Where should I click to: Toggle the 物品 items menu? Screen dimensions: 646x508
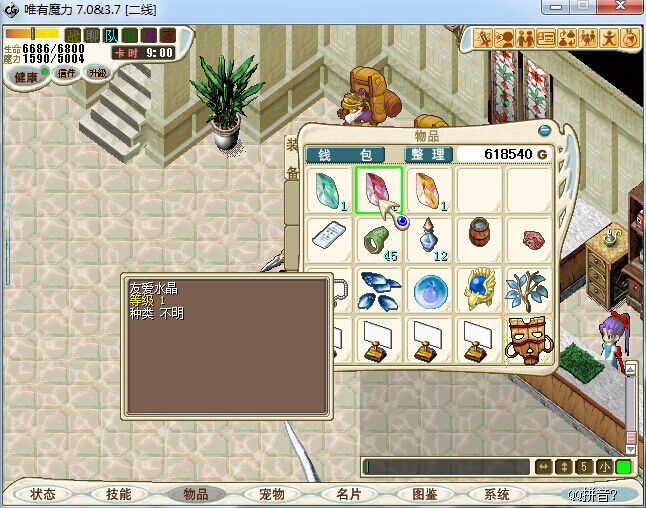196,494
